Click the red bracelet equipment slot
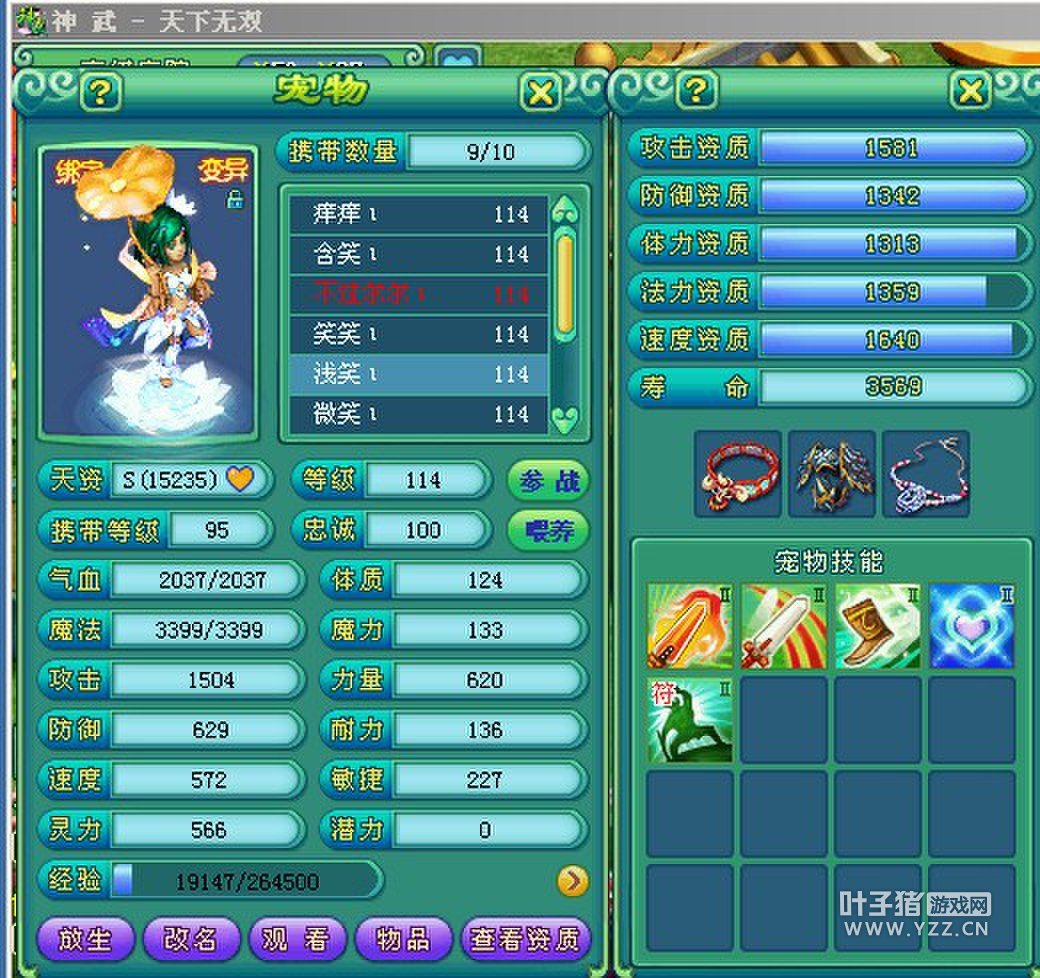Screen dimensions: 1040x978 [x=738, y=474]
